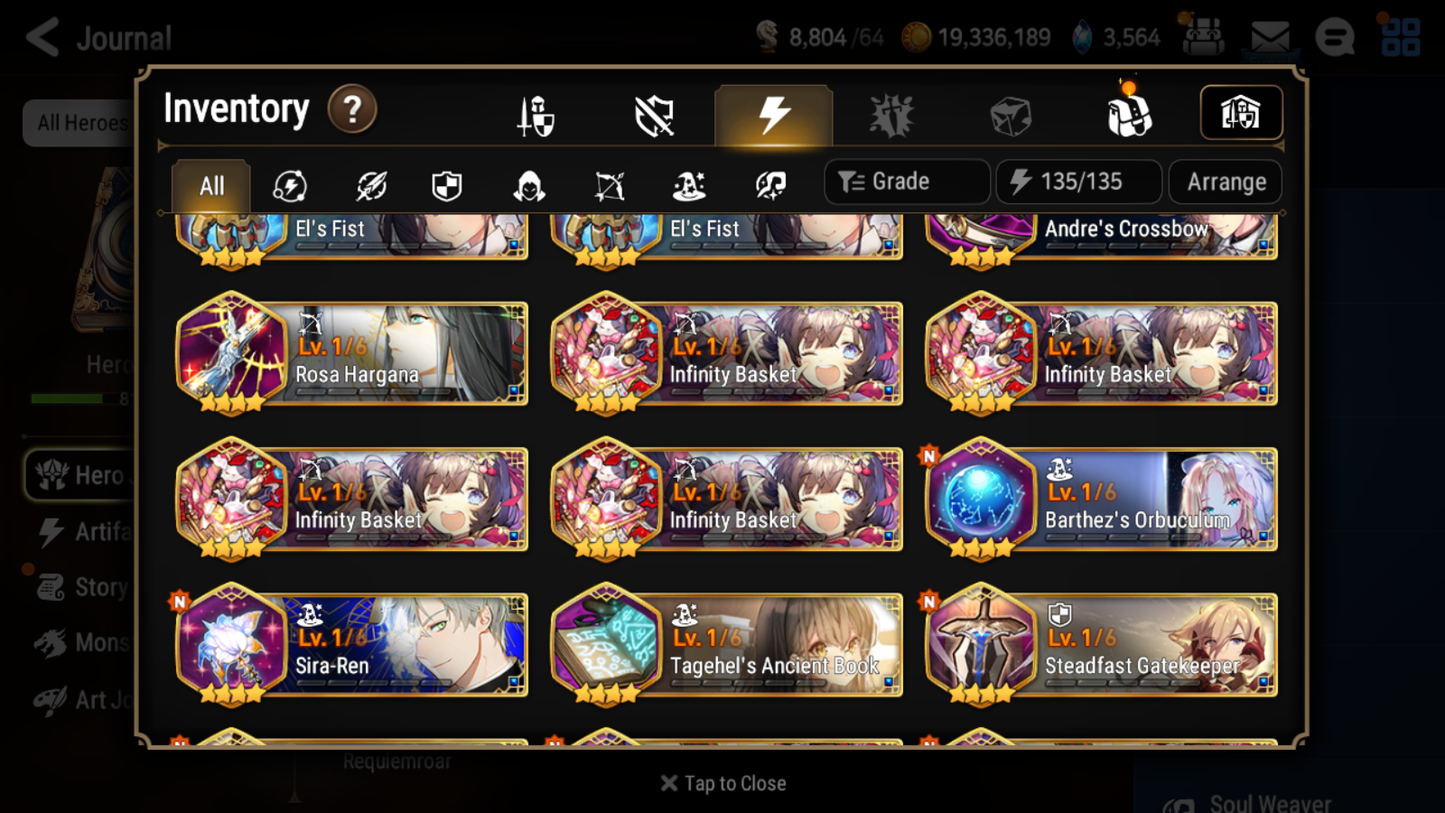The height and width of the screenshot is (813, 1445).
Task: Open the storage building icon
Action: 1241,113
